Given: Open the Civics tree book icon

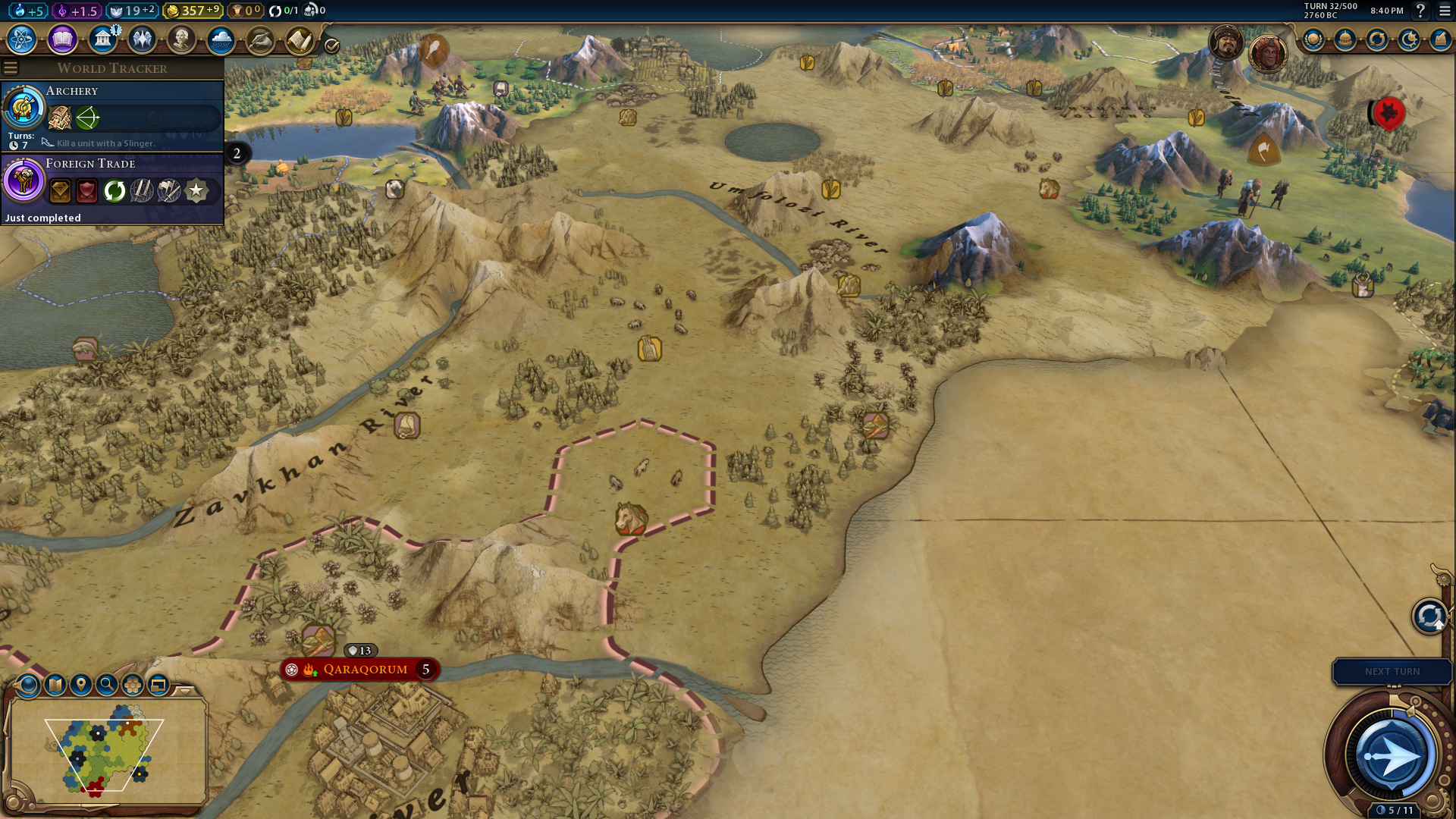Looking at the screenshot, I should click(x=62, y=39).
